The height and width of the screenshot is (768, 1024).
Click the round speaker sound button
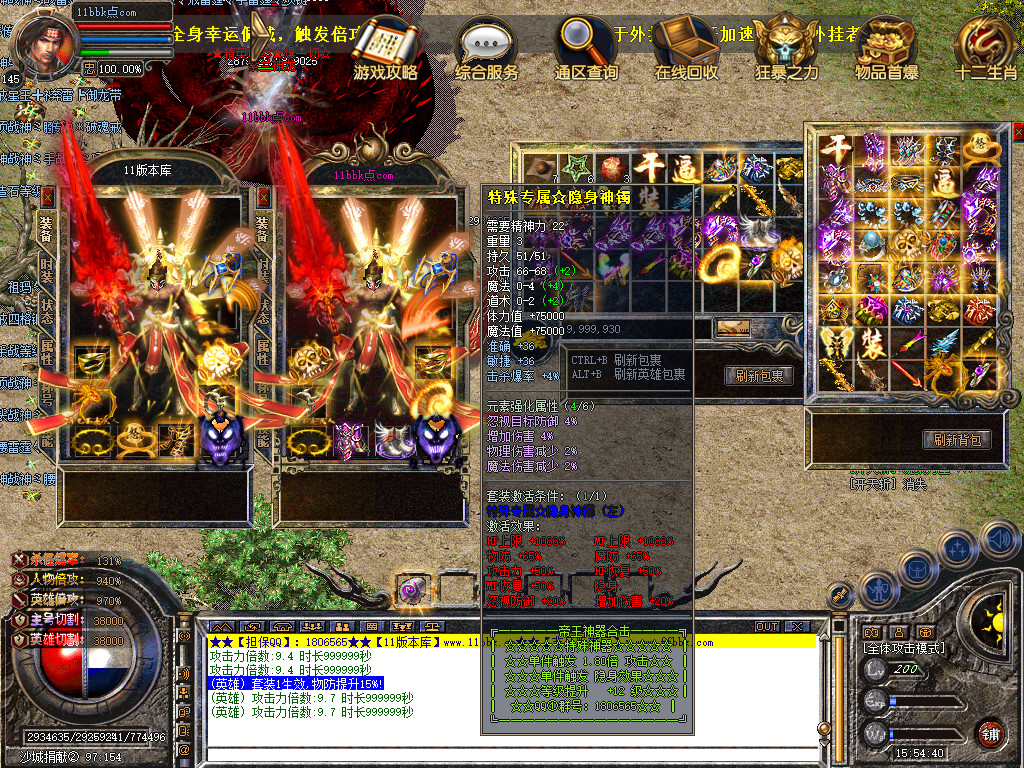pos(999,539)
